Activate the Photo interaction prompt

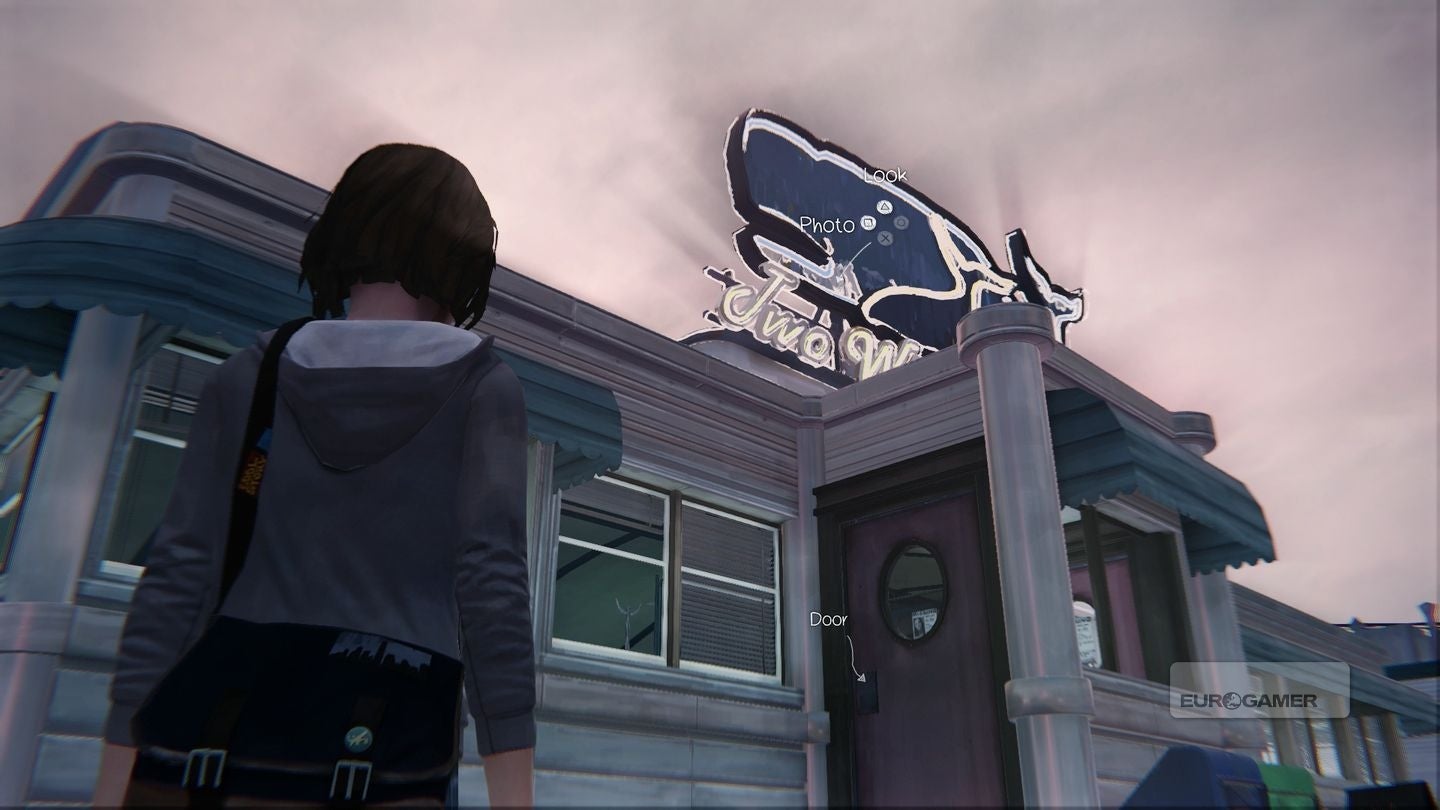[x=826, y=226]
